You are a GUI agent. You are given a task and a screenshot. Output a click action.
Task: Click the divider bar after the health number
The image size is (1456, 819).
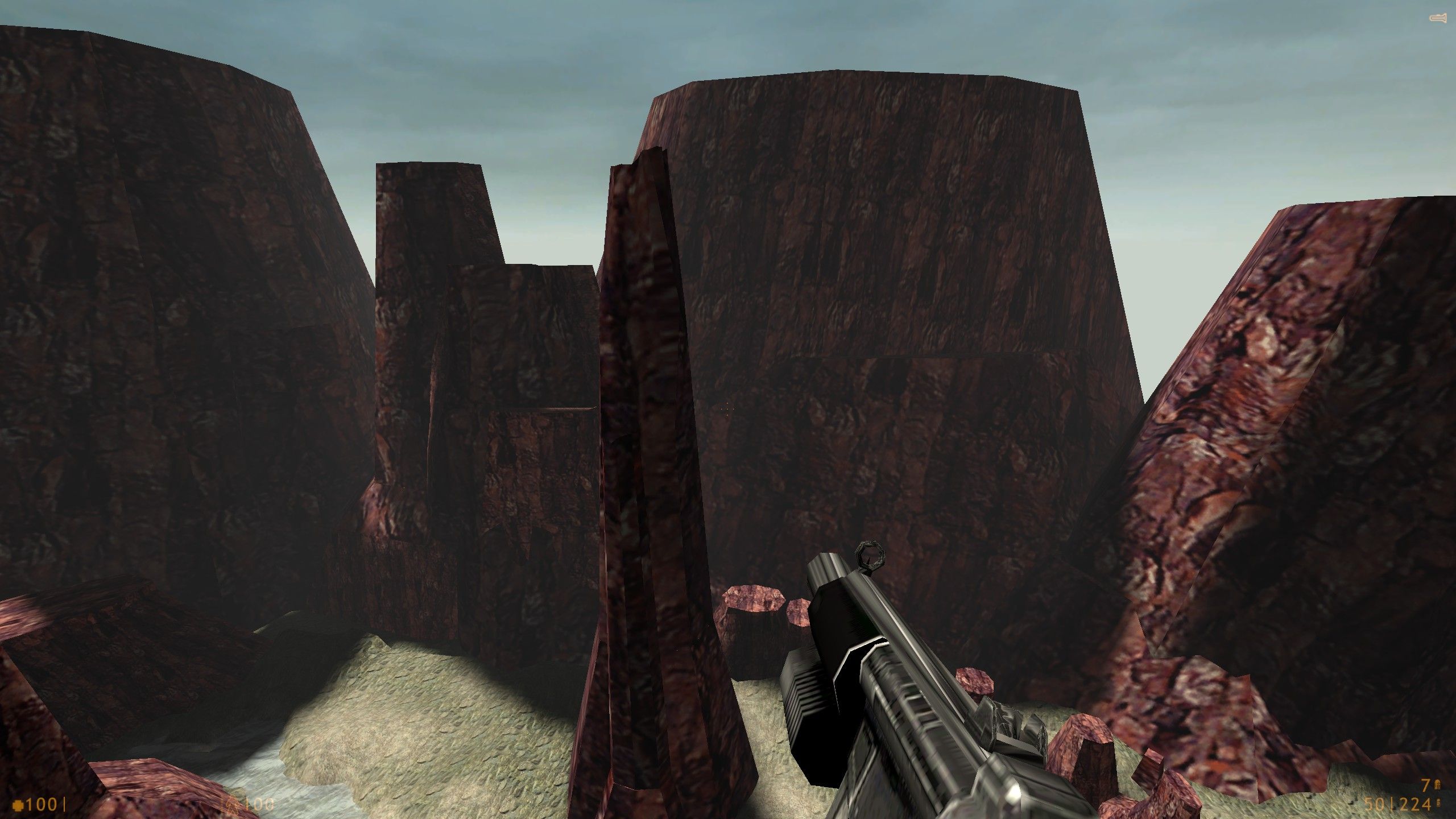(x=65, y=805)
